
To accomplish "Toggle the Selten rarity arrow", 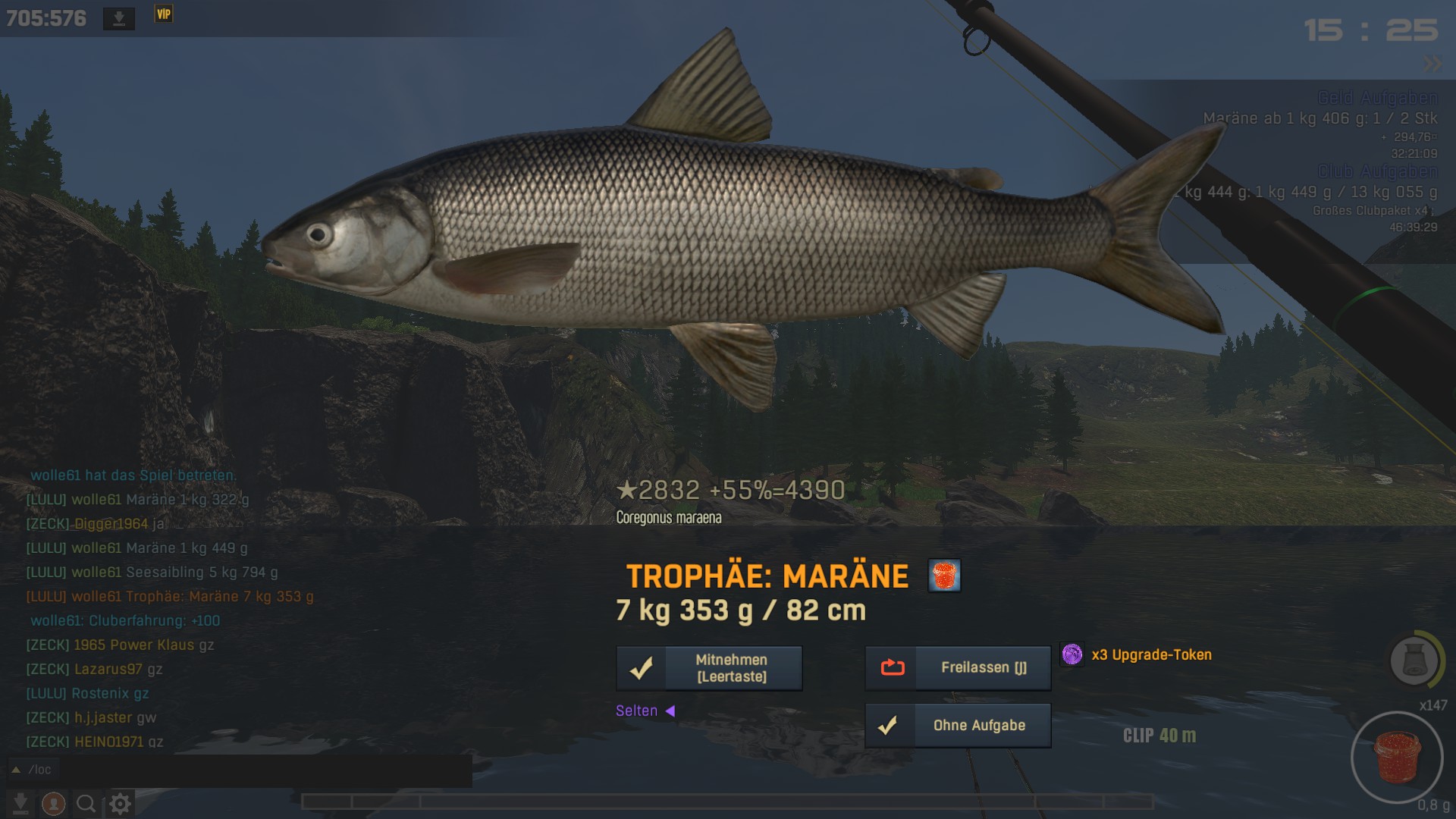I will (670, 711).
